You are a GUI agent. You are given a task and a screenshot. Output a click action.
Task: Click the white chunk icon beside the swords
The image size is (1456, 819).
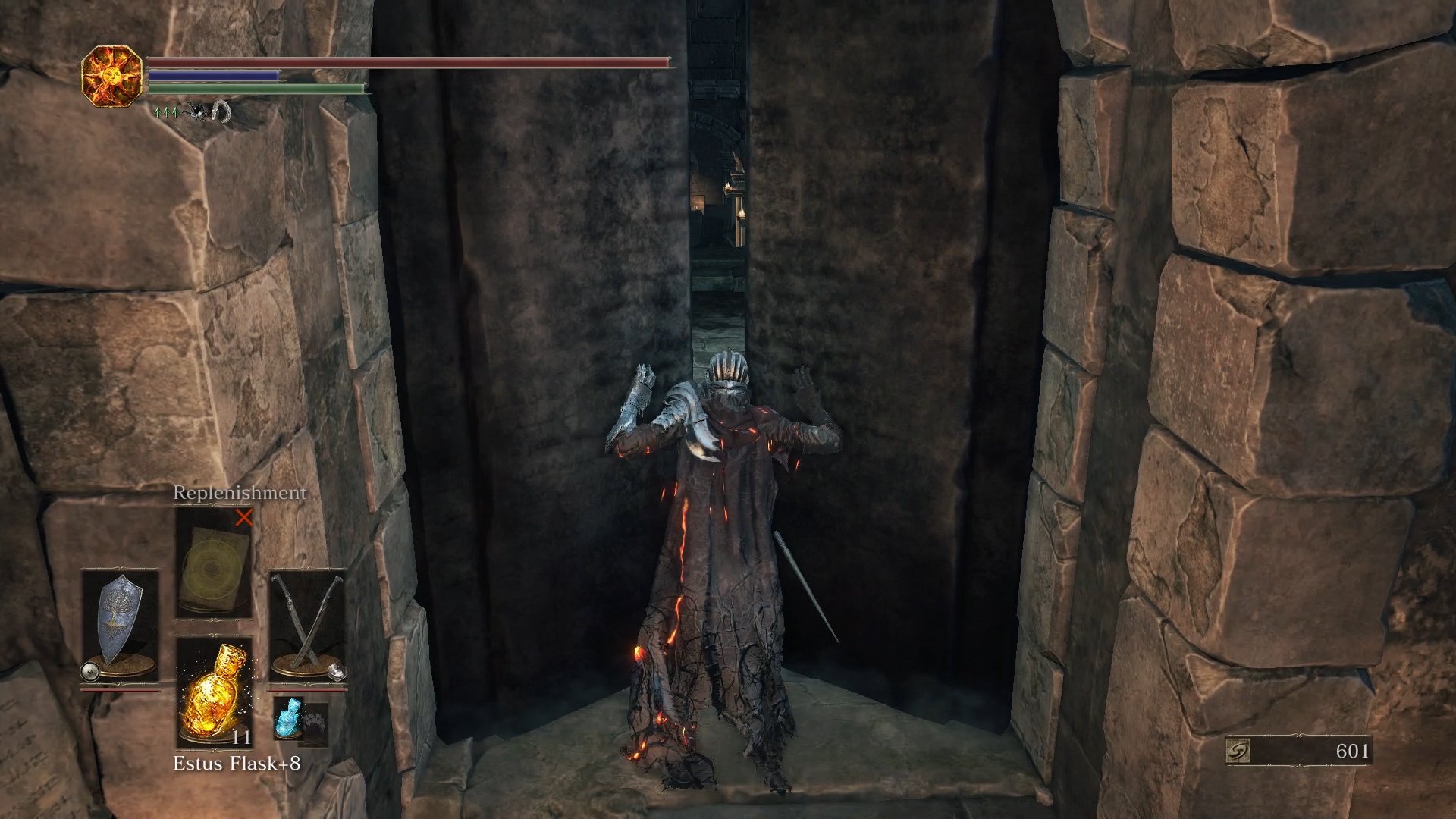tap(336, 670)
